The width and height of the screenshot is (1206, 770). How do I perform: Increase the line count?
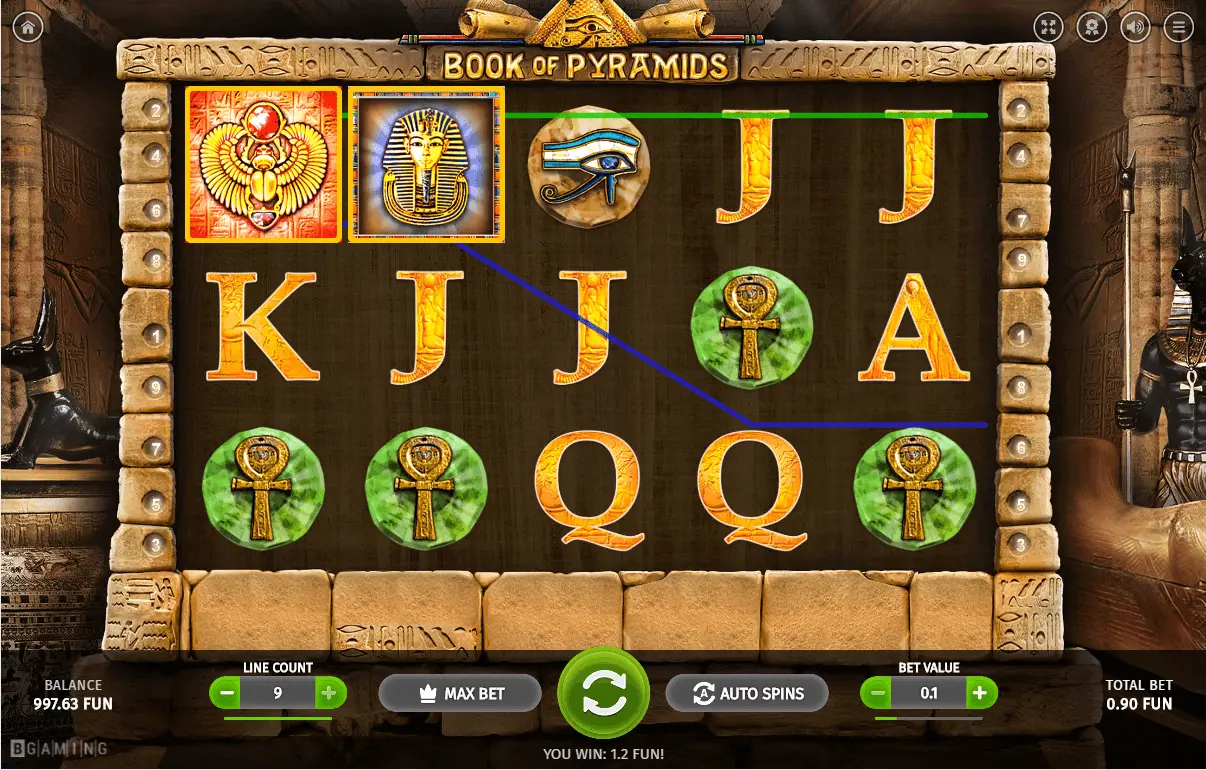pos(329,693)
